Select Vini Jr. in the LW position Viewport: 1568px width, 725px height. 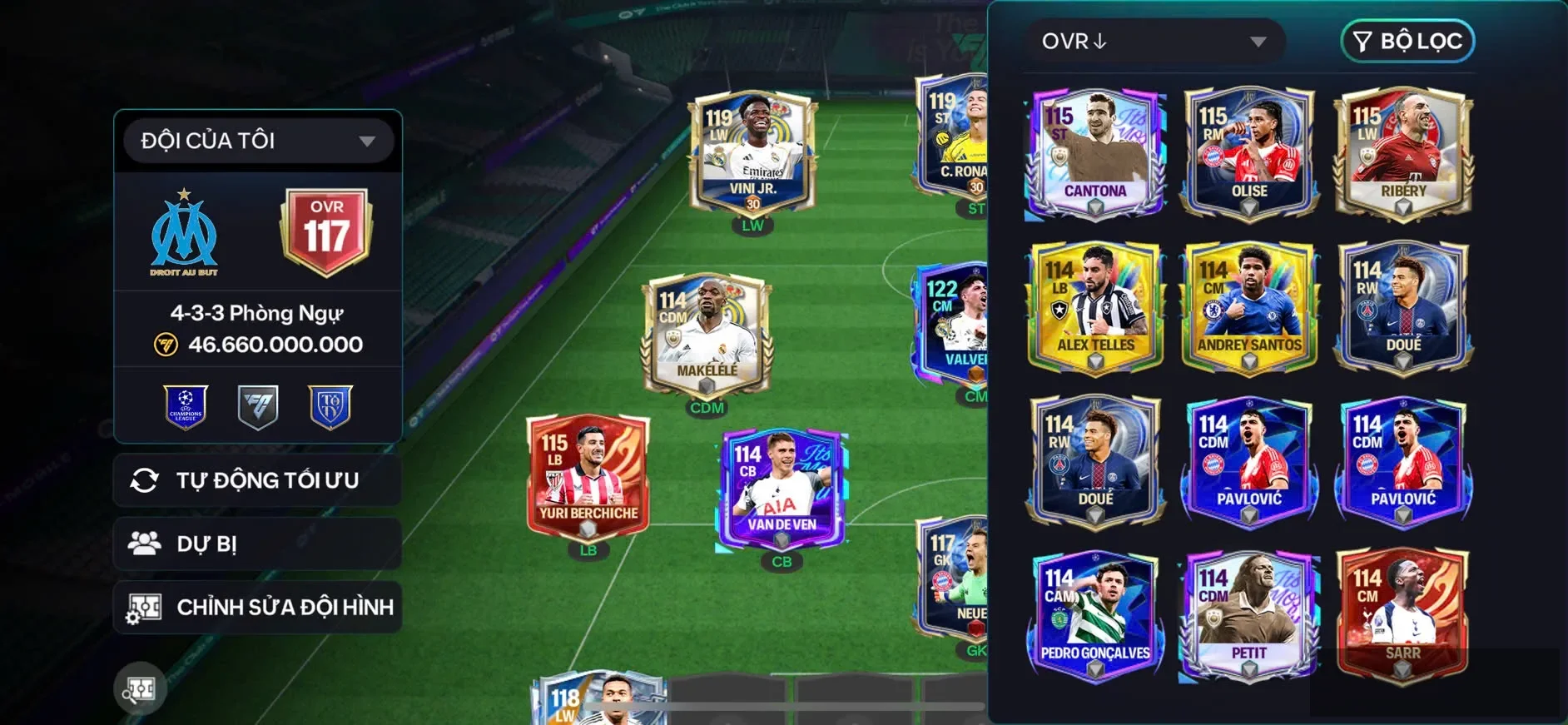pos(752,154)
